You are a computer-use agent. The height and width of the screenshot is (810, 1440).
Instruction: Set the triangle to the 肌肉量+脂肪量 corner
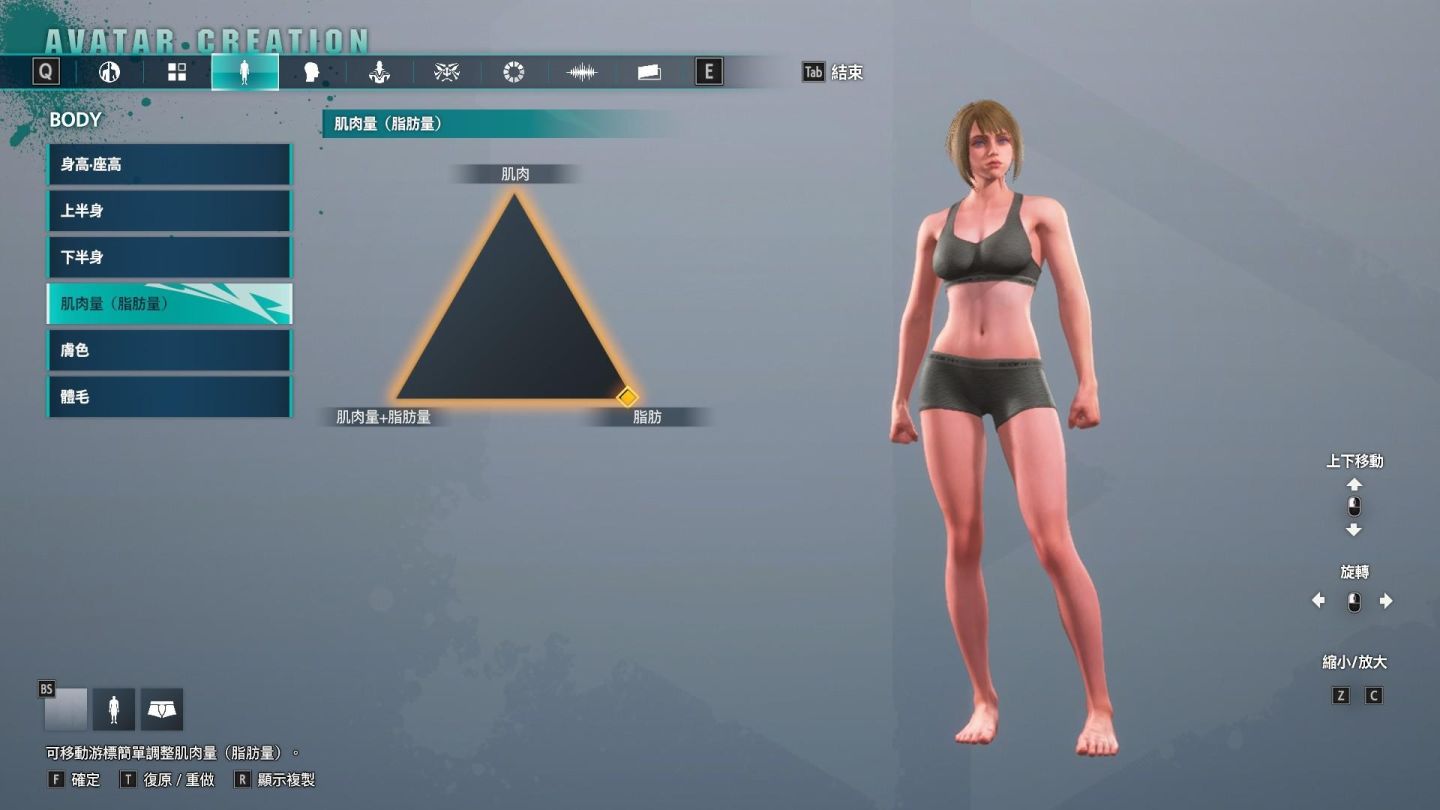398,397
